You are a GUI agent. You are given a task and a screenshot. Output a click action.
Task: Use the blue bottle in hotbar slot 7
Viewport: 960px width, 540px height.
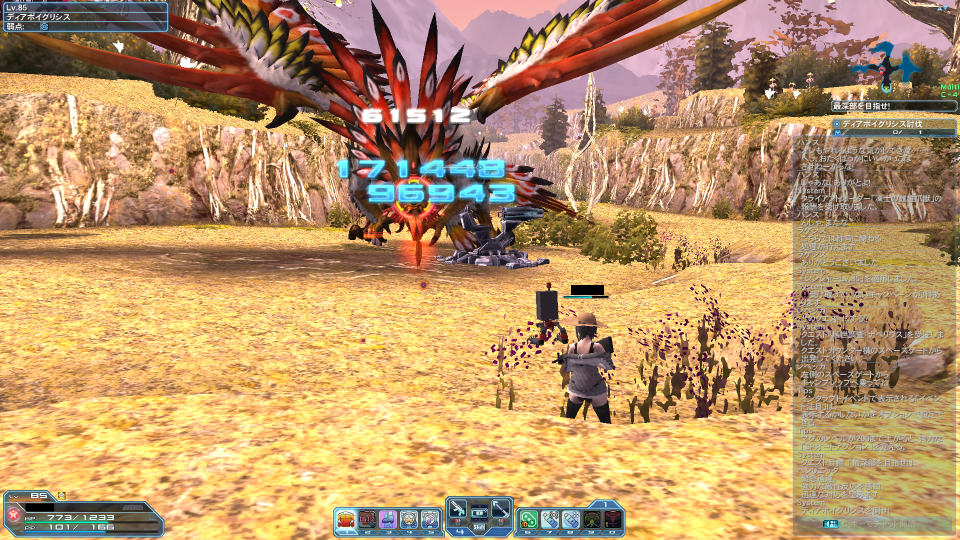(x=550, y=519)
